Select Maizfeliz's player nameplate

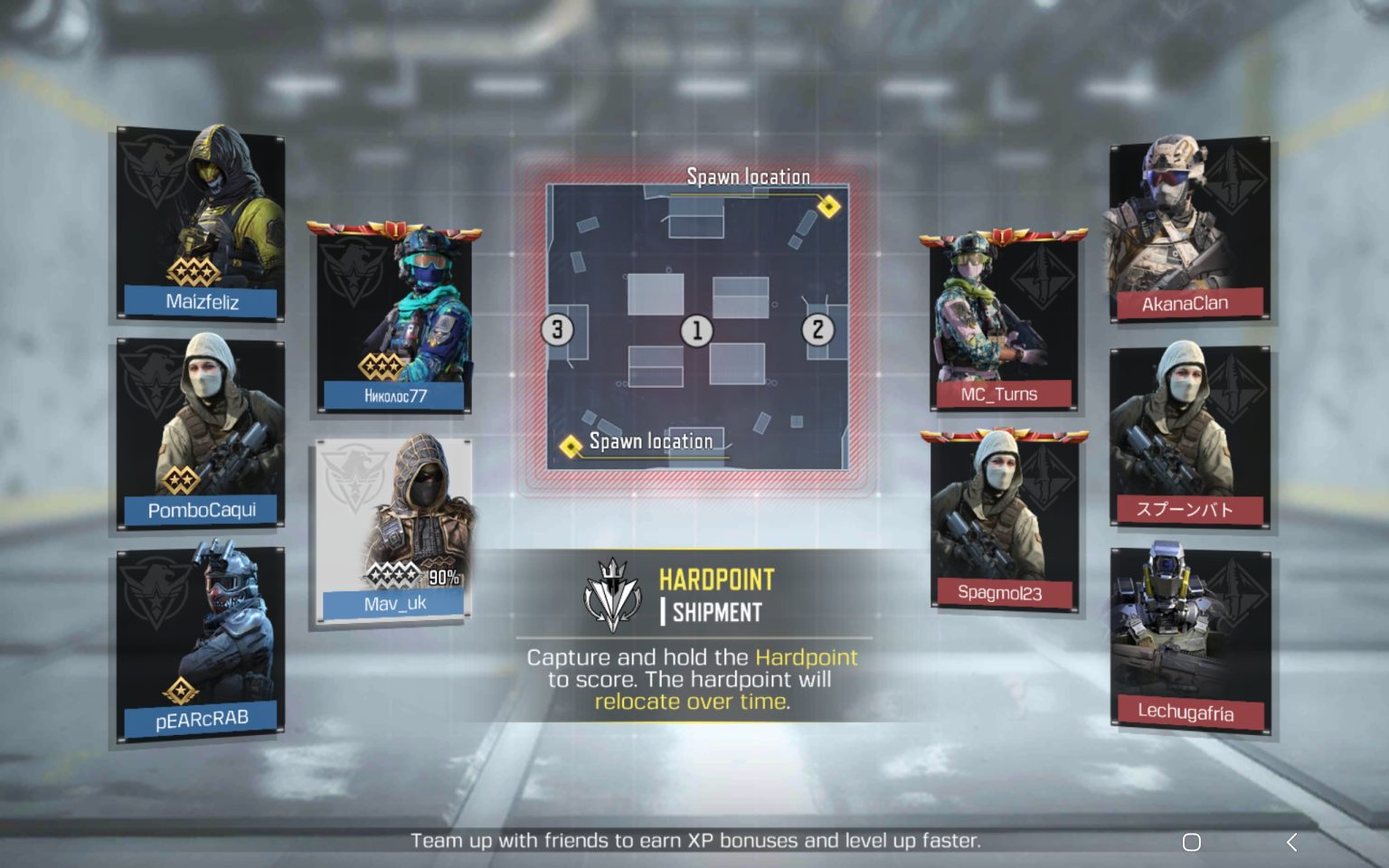click(x=201, y=303)
